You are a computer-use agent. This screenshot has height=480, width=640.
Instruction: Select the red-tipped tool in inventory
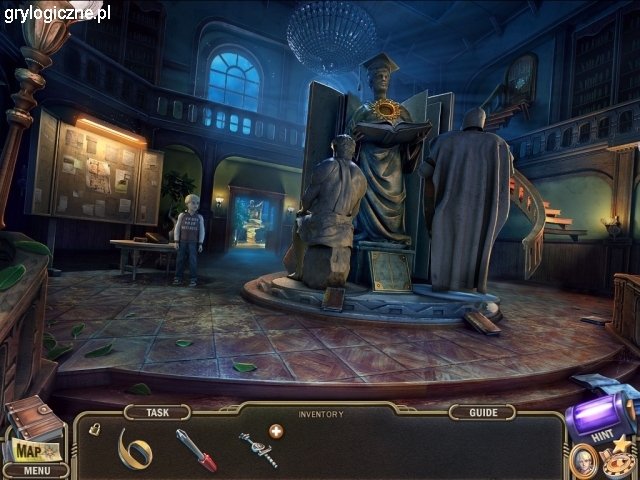(196, 449)
